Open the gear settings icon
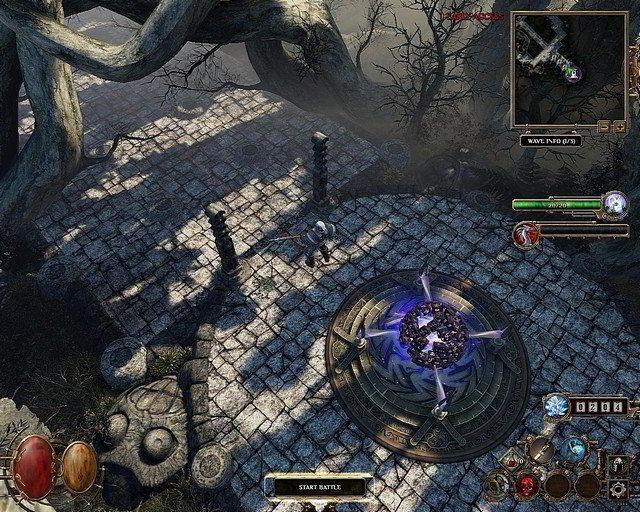 620,487
